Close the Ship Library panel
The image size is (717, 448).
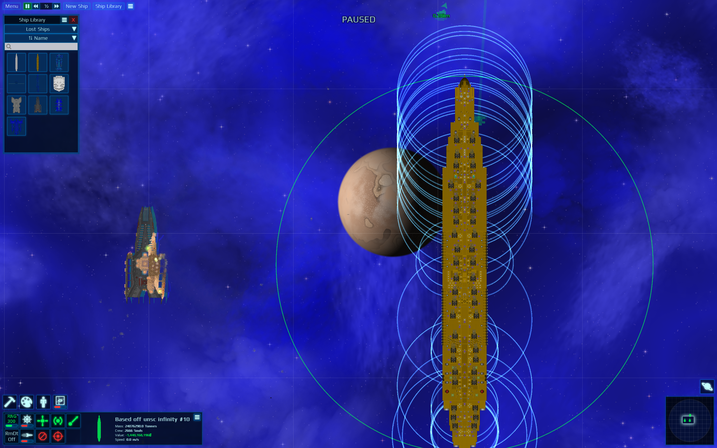[x=73, y=20]
